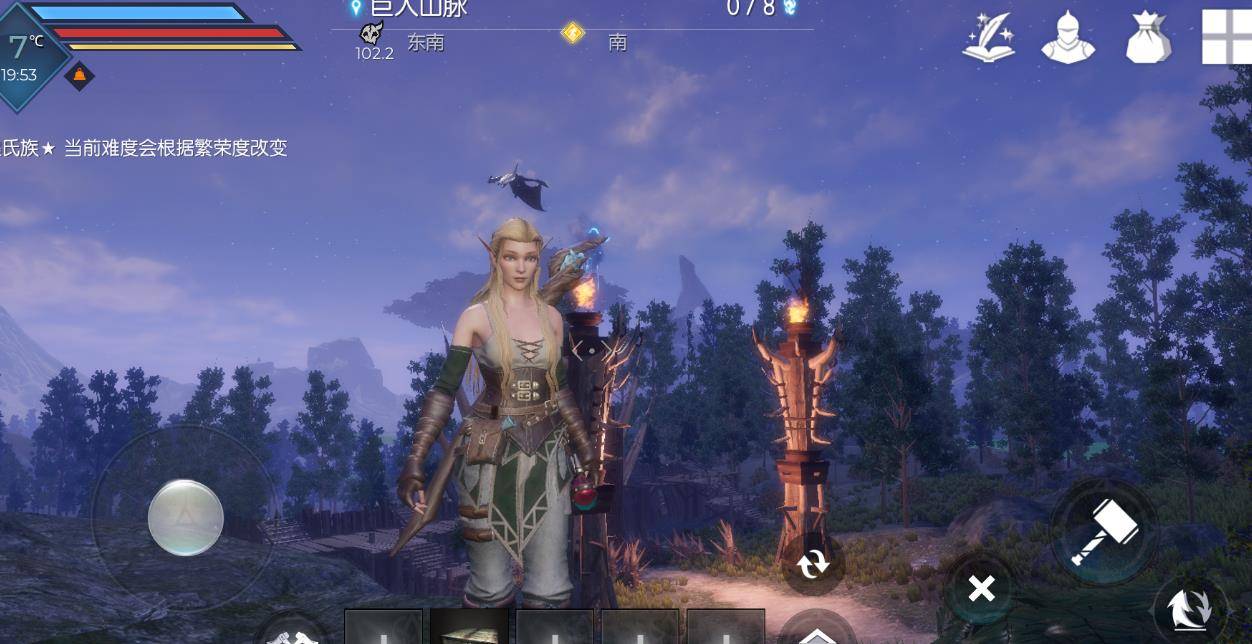
Task: Cancel with the X button
Action: (x=981, y=589)
